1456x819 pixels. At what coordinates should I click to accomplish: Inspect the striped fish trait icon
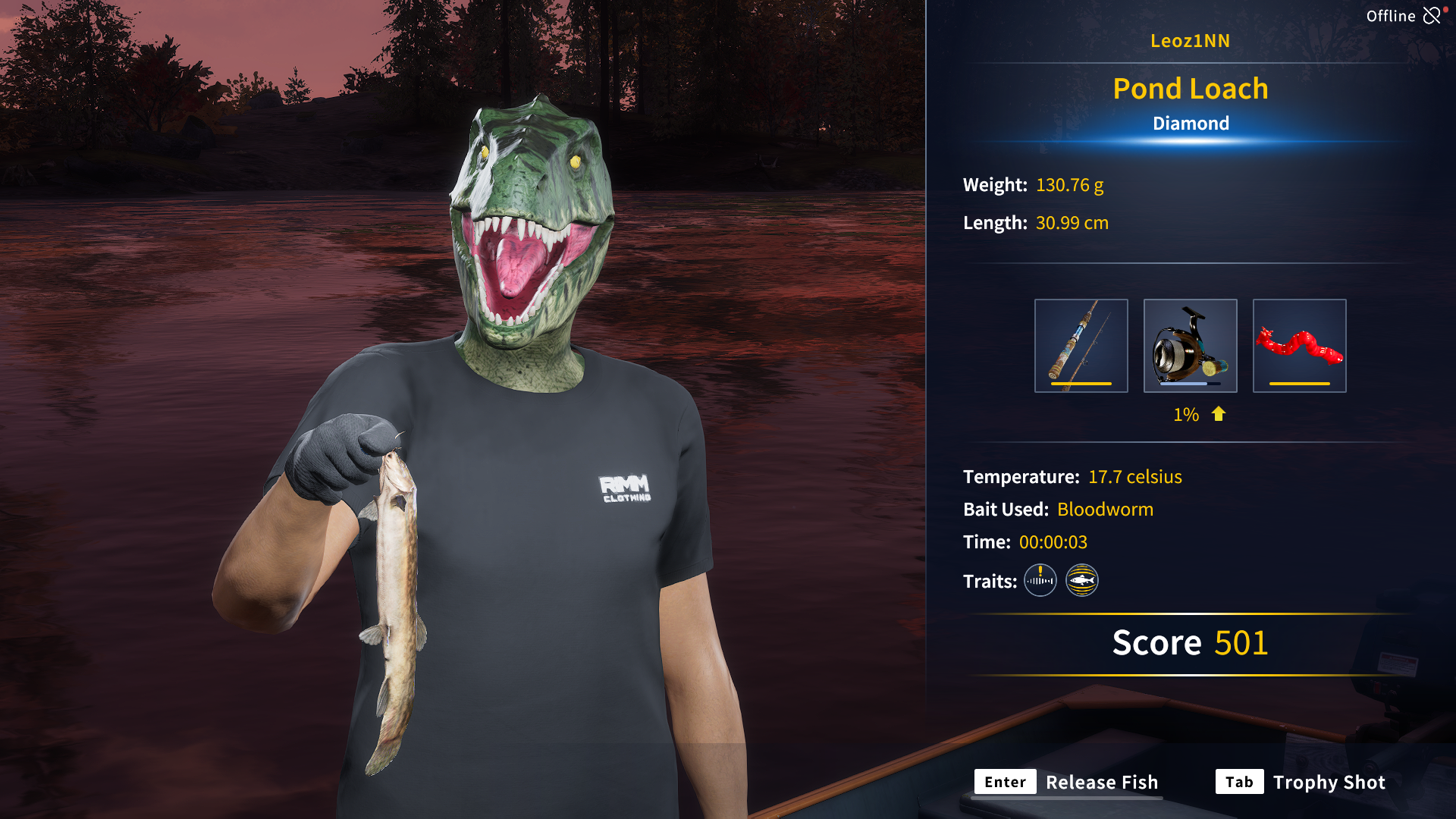click(x=1081, y=581)
